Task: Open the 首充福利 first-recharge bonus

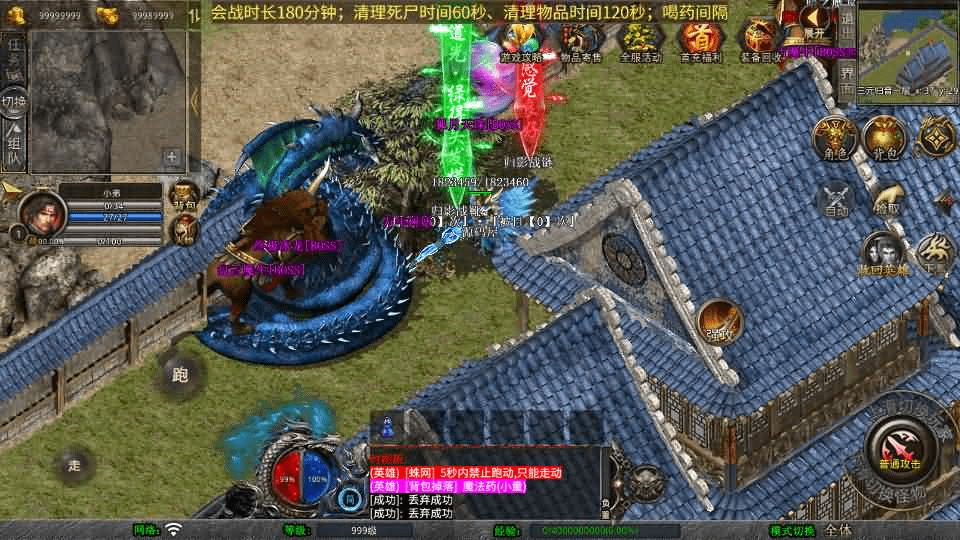Action: point(701,40)
